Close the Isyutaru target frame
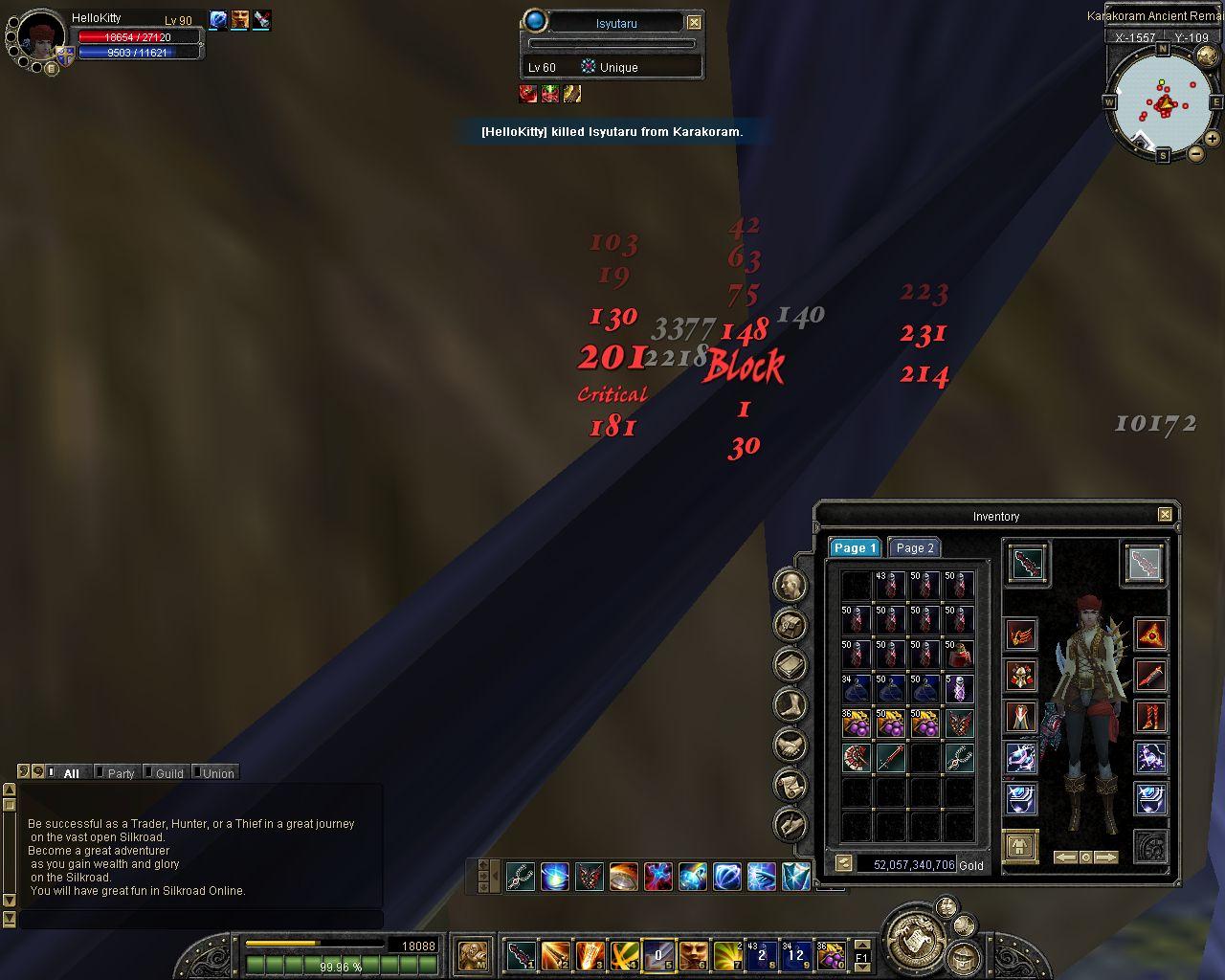1225x980 pixels. pyautogui.click(x=695, y=22)
